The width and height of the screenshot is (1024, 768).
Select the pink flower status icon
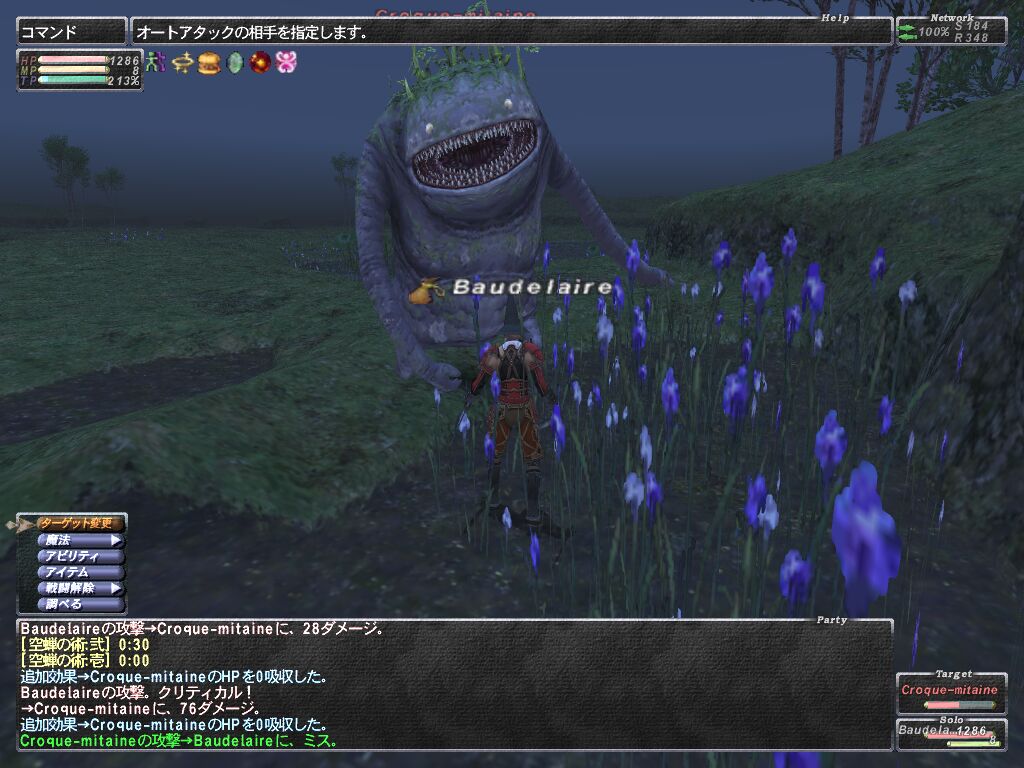287,62
